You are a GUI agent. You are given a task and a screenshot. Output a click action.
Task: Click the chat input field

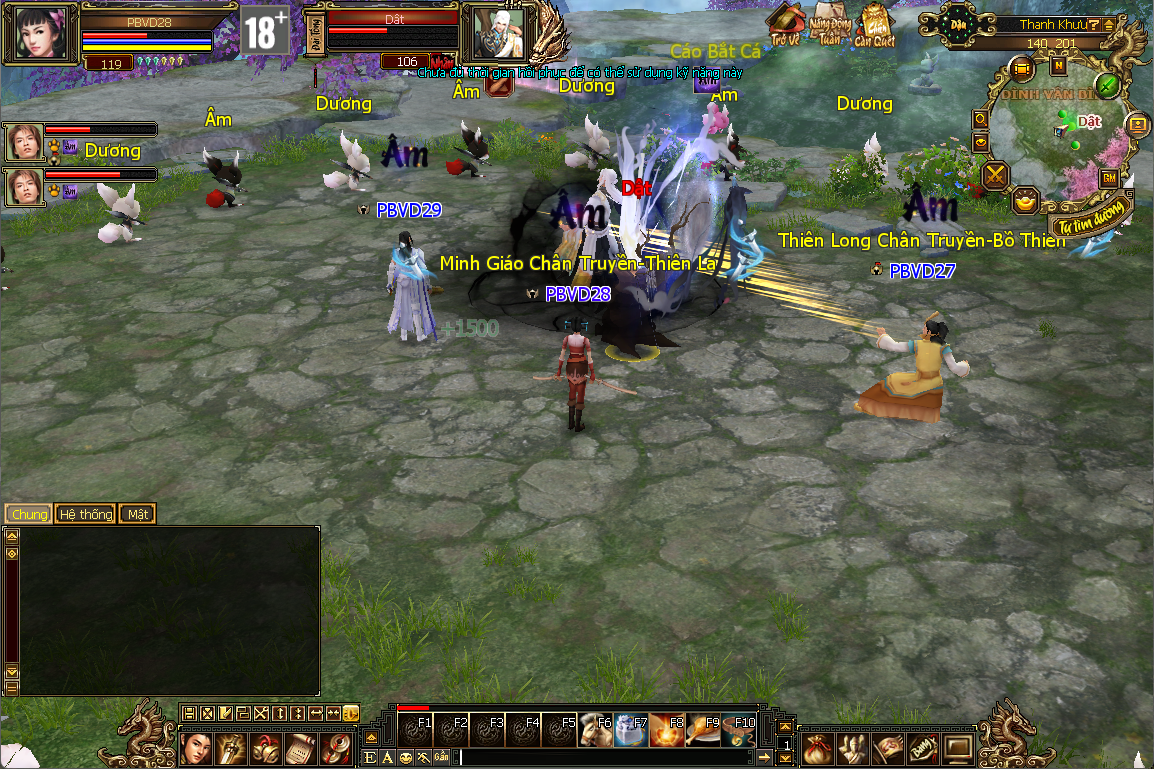tap(600, 757)
